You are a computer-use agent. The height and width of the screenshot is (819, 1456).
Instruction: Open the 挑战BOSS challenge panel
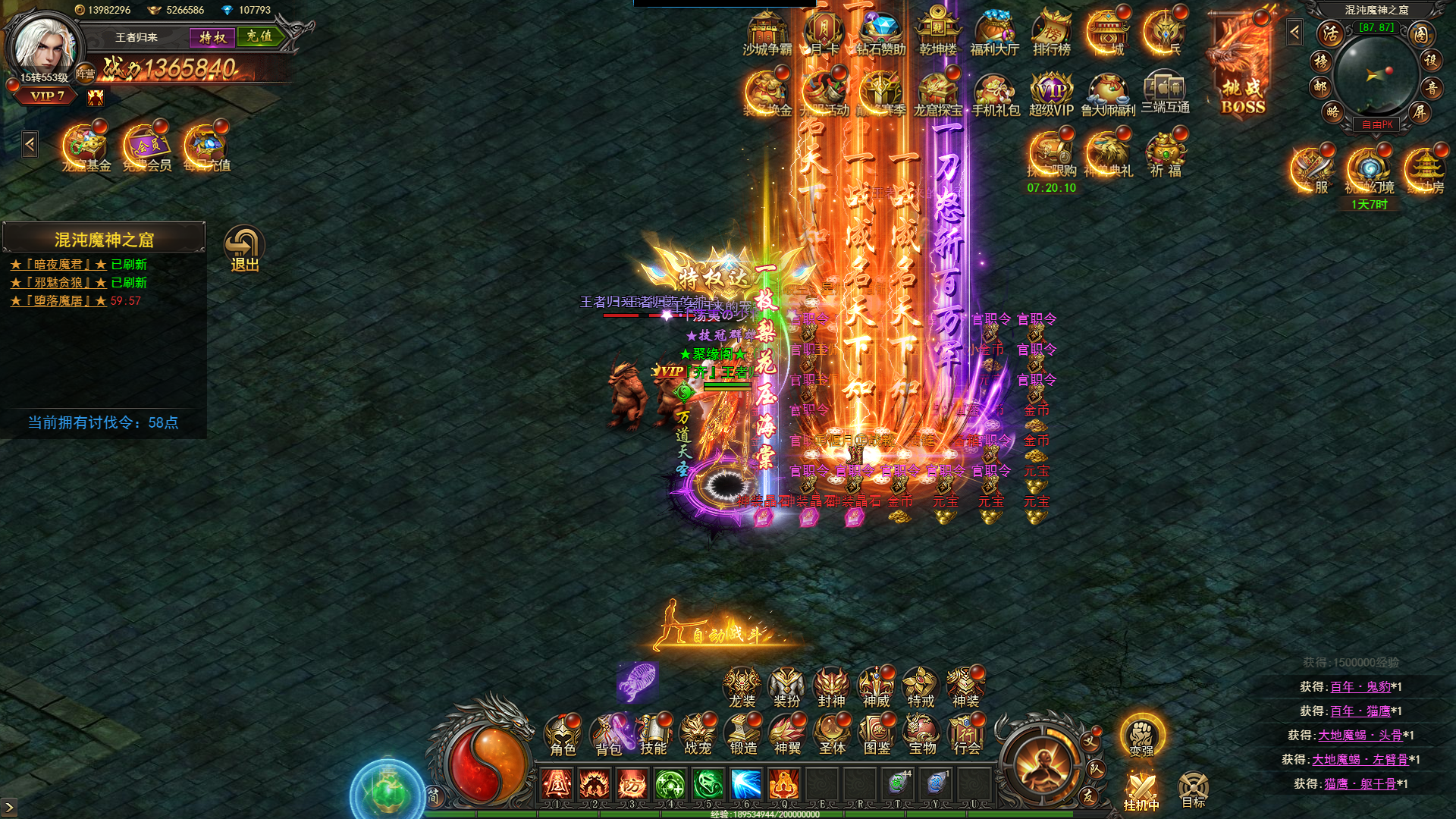(x=1243, y=68)
